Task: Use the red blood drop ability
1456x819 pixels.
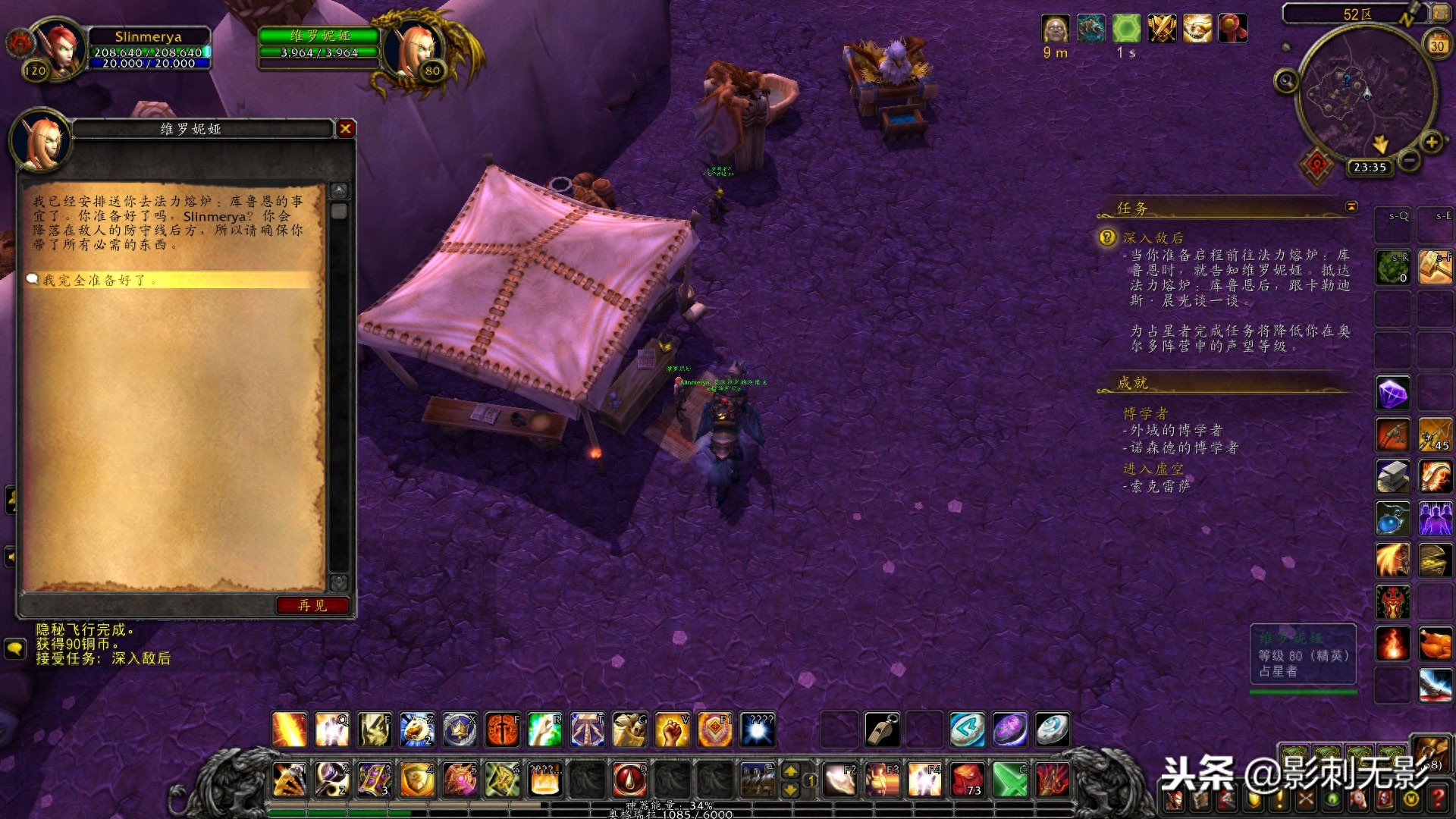Action: pos(629,779)
